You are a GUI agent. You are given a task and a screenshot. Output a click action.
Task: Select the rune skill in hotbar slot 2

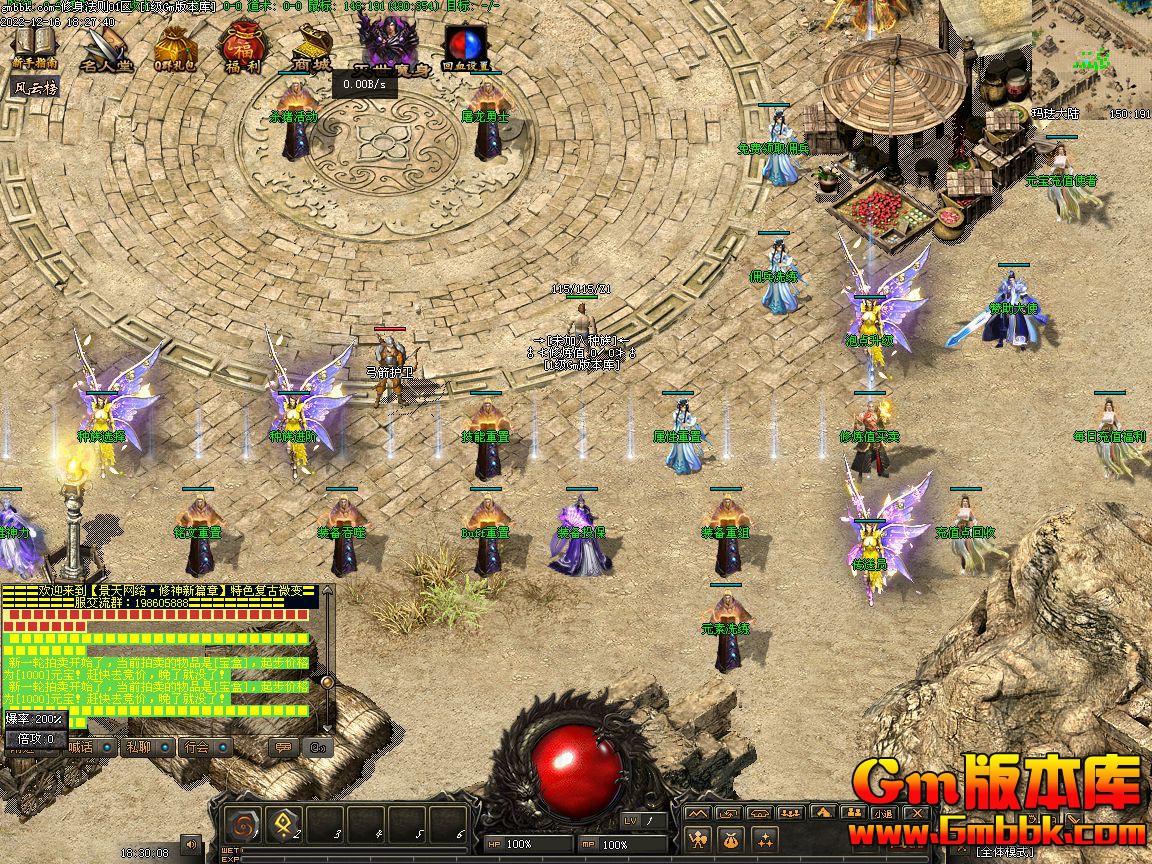click(x=283, y=826)
